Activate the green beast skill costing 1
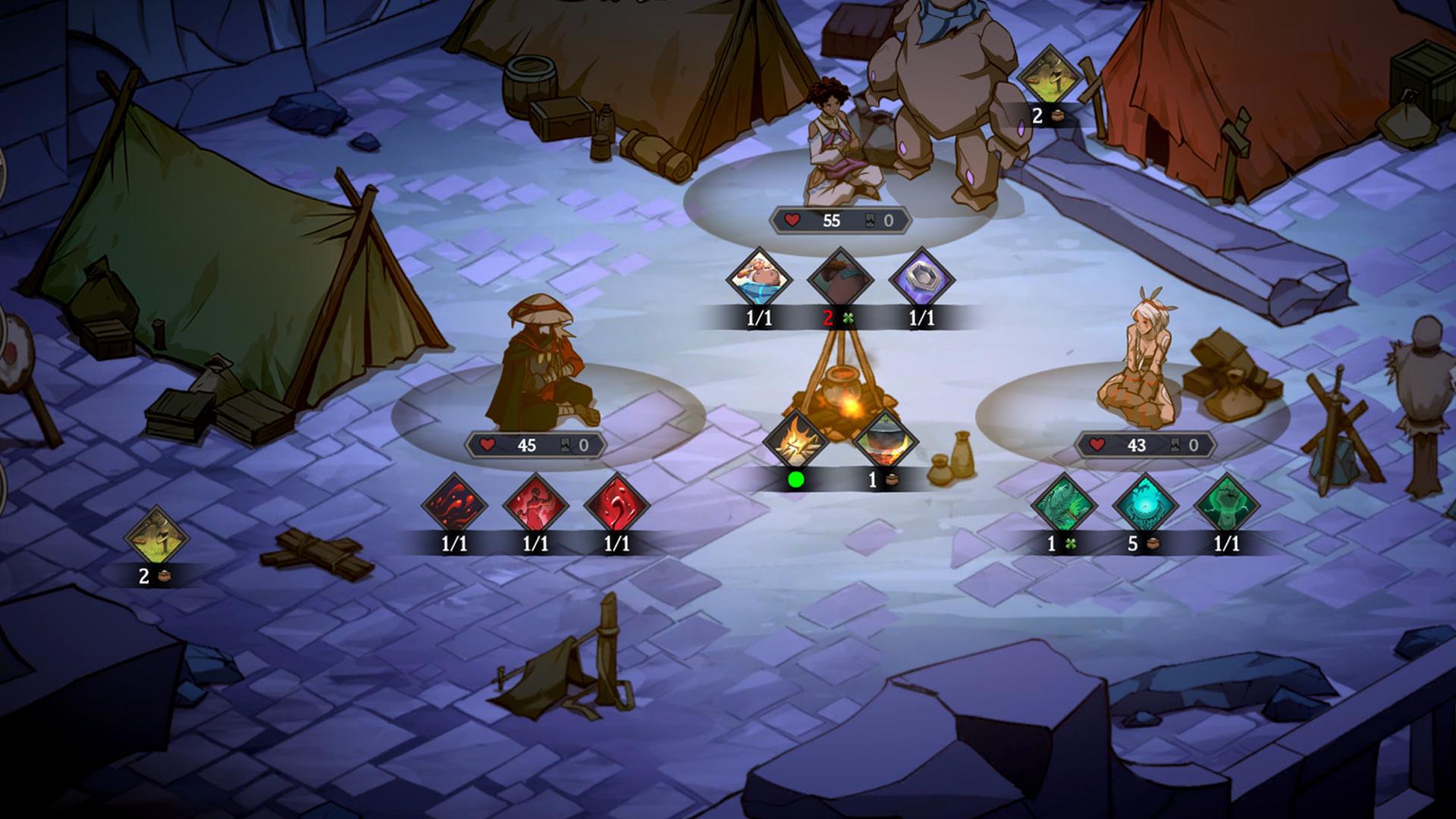1456x819 pixels. [x=1064, y=505]
